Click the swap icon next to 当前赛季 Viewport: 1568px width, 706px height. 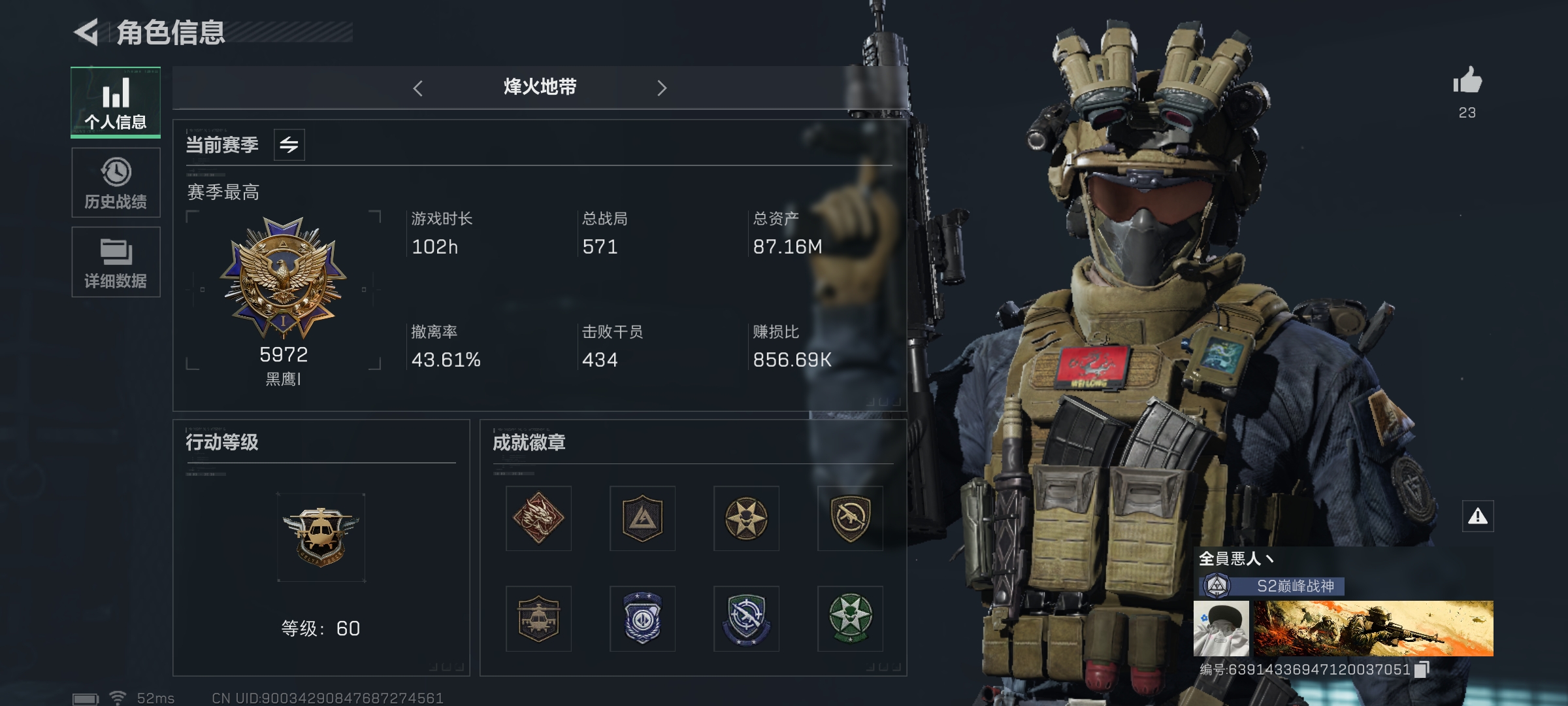pos(289,145)
